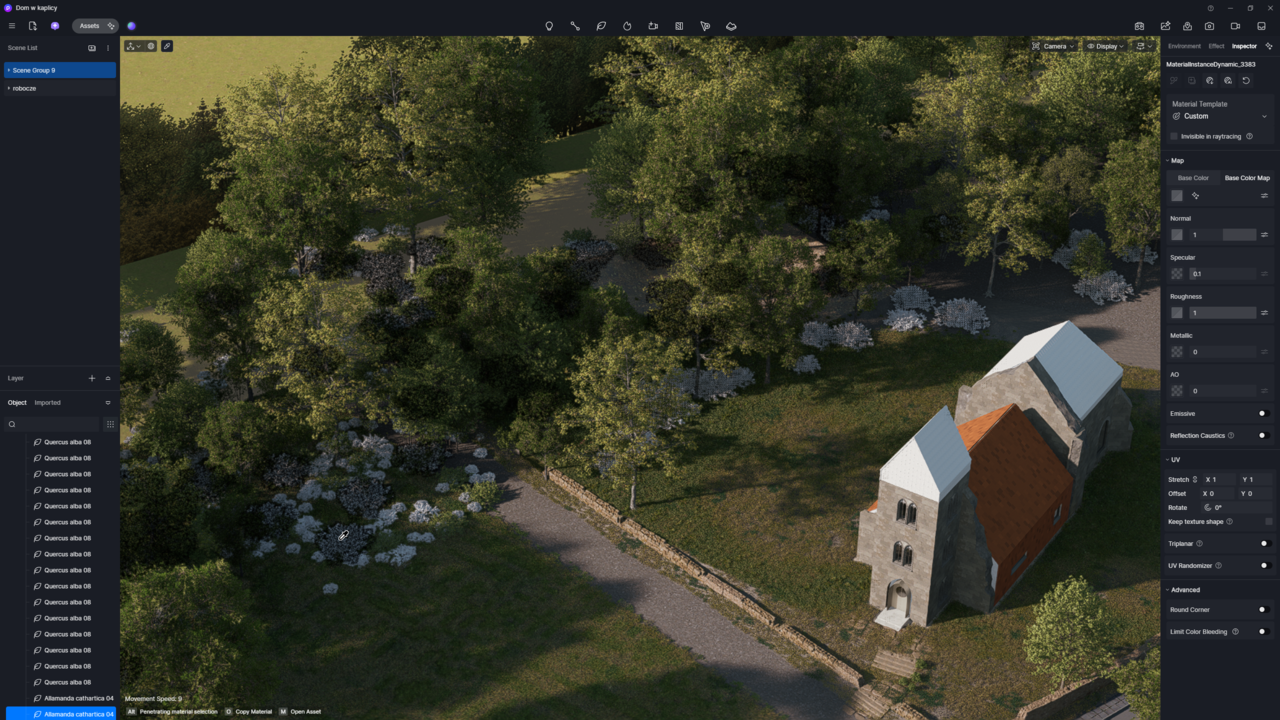Image resolution: width=1280 pixels, height=720 pixels.
Task: Toggle the Emissive switch
Action: [1263, 413]
